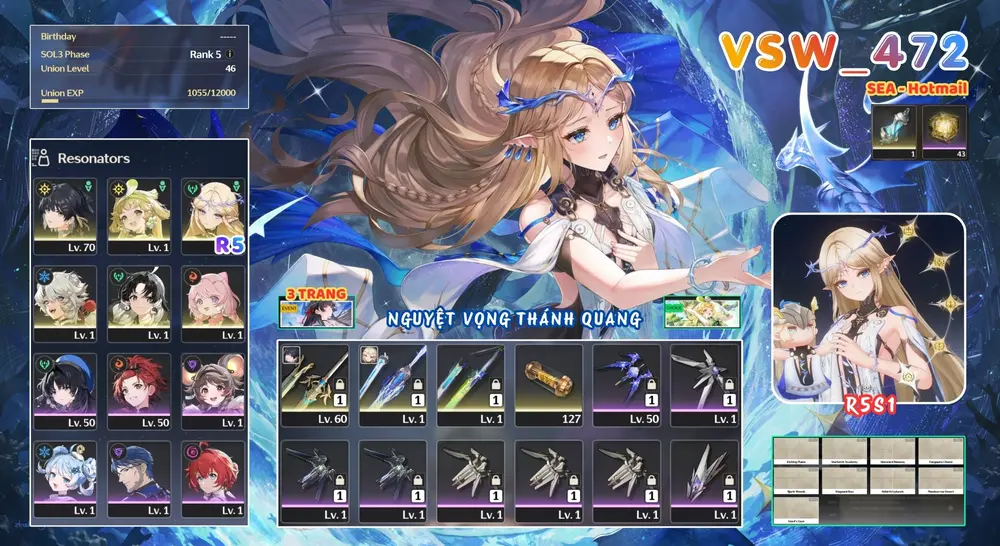Open the red-haired Lv. 50 resonator portrait
This screenshot has height=546, width=1000.
click(139, 390)
